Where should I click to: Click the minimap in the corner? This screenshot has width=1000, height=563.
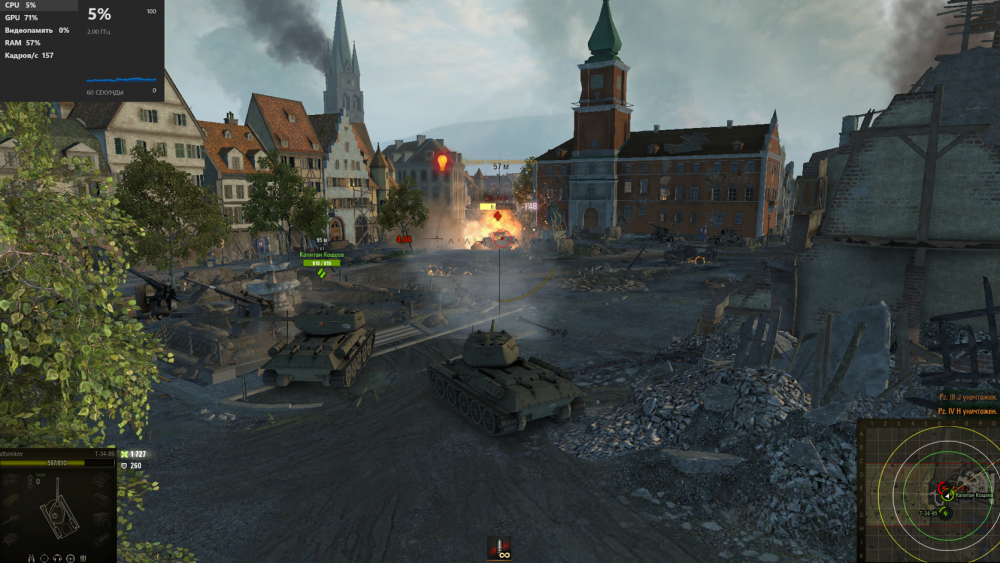tap(930, 492)
